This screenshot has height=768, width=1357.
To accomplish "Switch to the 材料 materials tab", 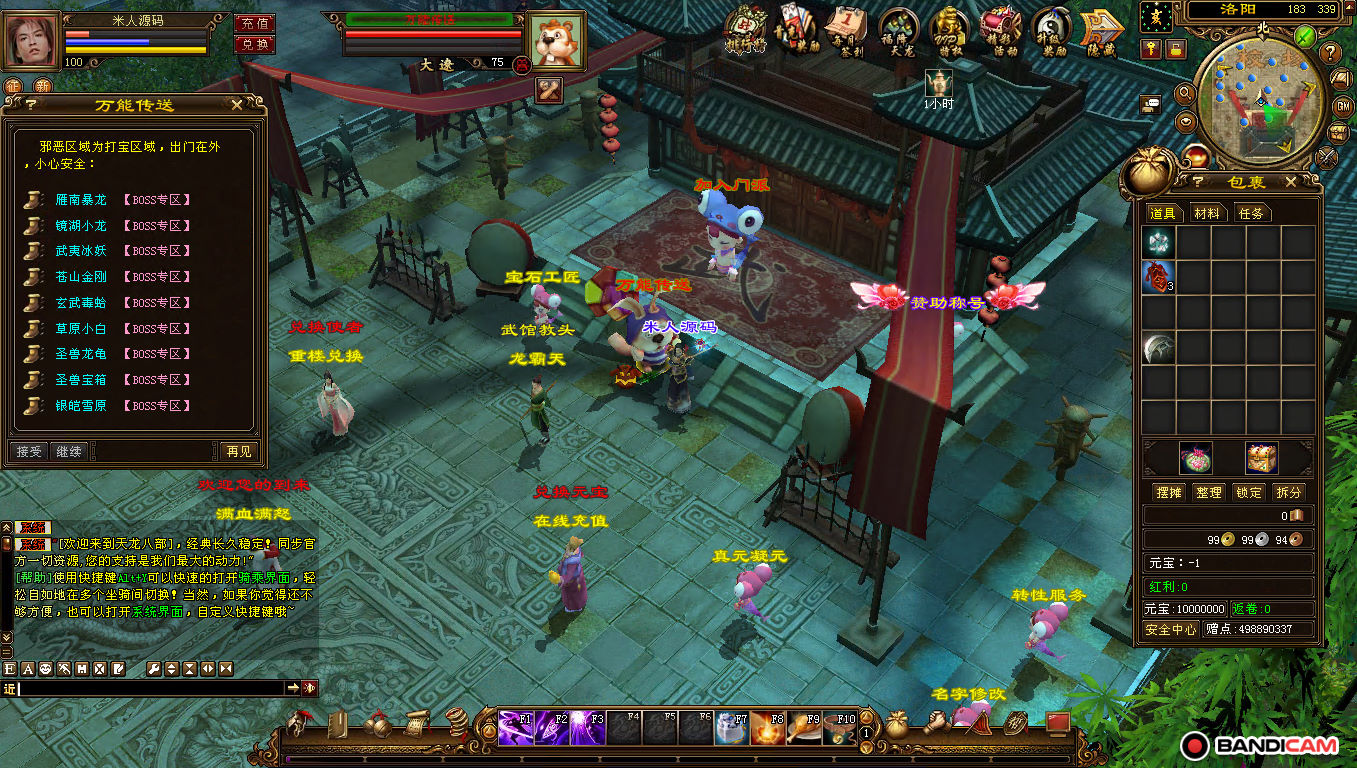I will click(x=1207, y=213).
